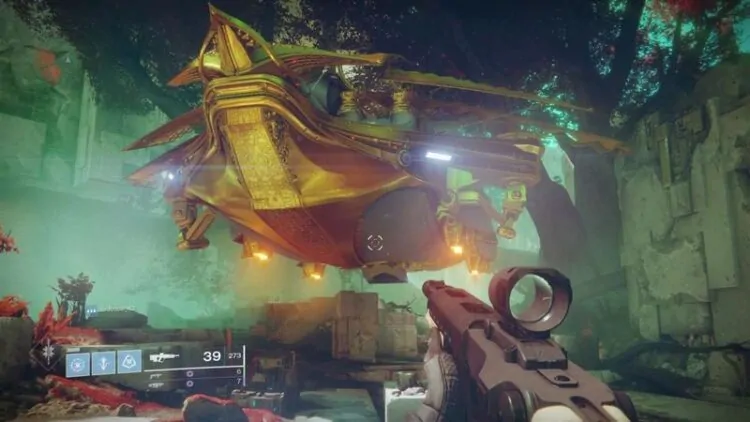Screen dimensions: 750x422
Task: Use the downward arrow melee ability
Action: click(x=103, y=362)
